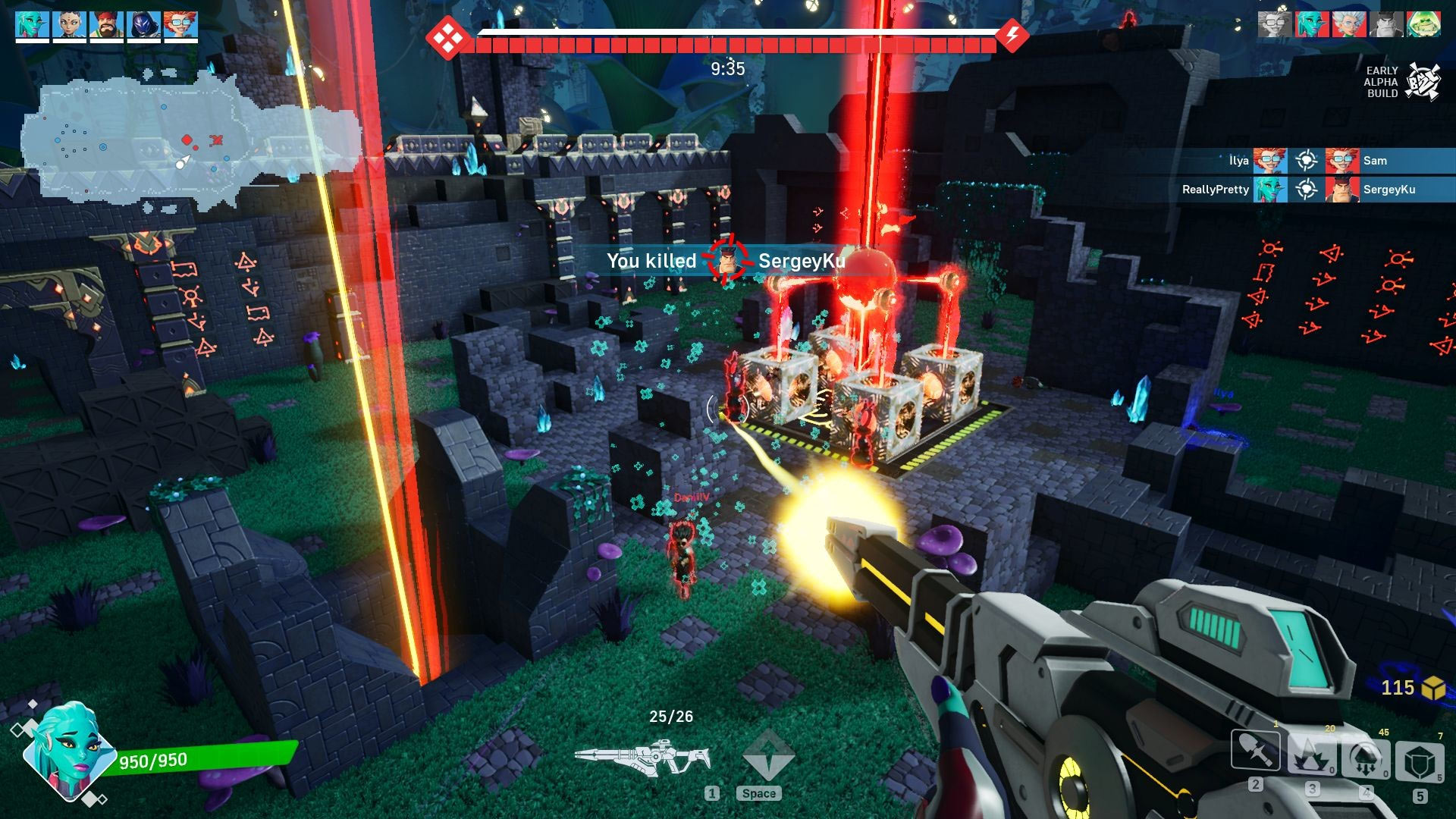Select the rifle weapon icon
The height and width of the screenshot is (819, 1456).
point(642,758)
